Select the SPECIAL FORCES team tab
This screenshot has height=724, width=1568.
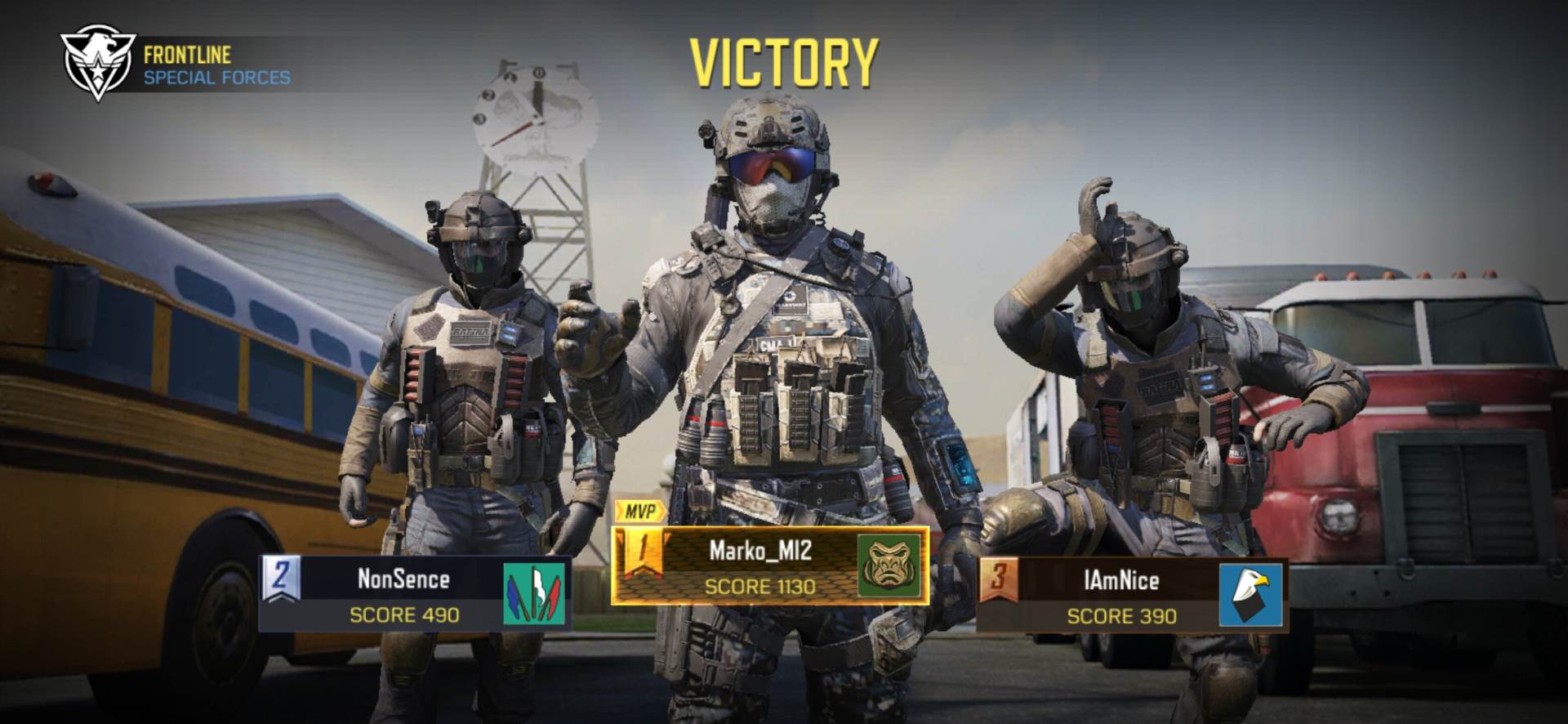(216, 79)
